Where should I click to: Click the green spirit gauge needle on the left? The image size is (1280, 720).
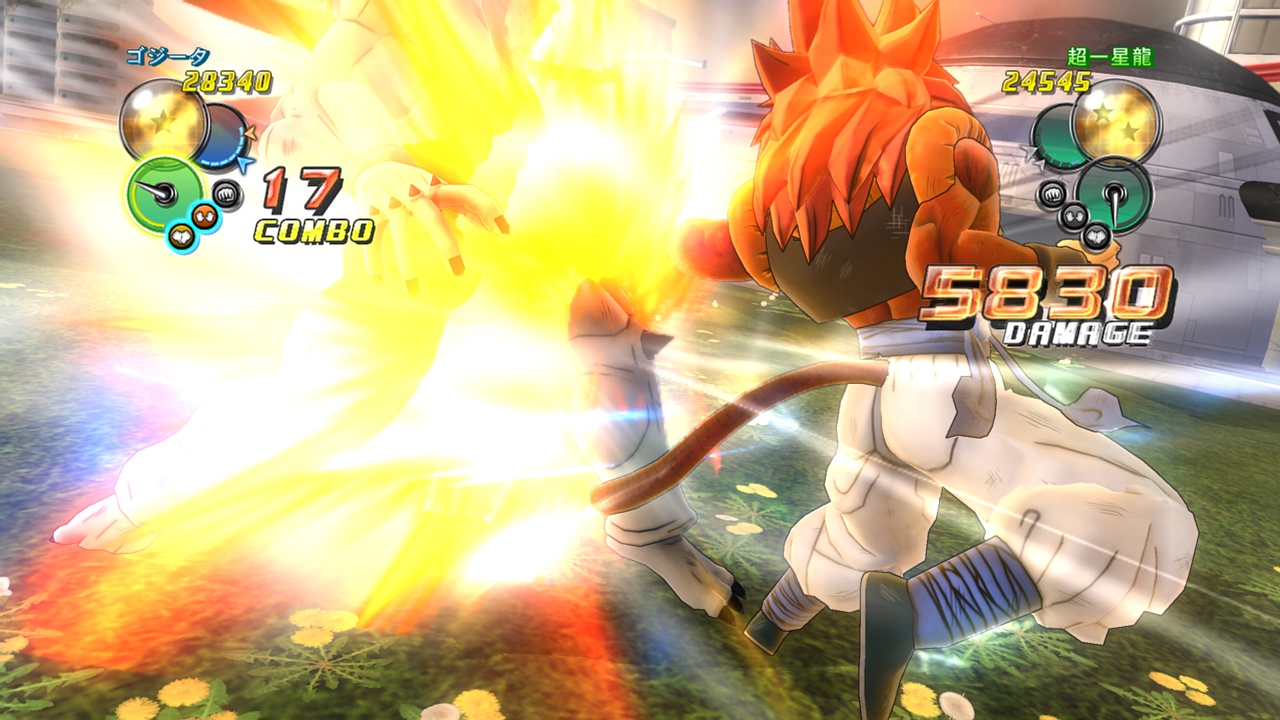click(158, 191)
